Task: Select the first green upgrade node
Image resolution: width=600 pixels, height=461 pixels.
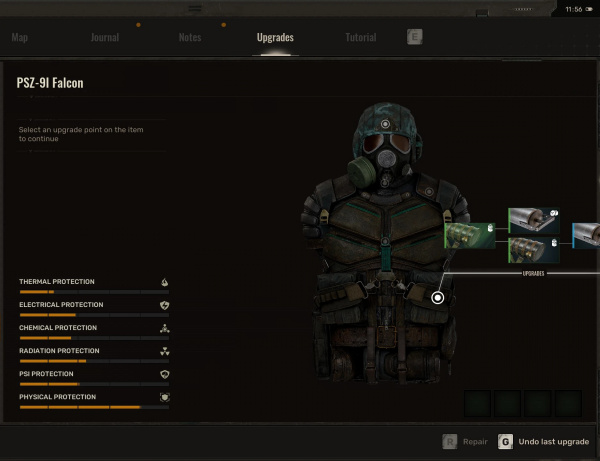Action: click(x=470, y=236)
